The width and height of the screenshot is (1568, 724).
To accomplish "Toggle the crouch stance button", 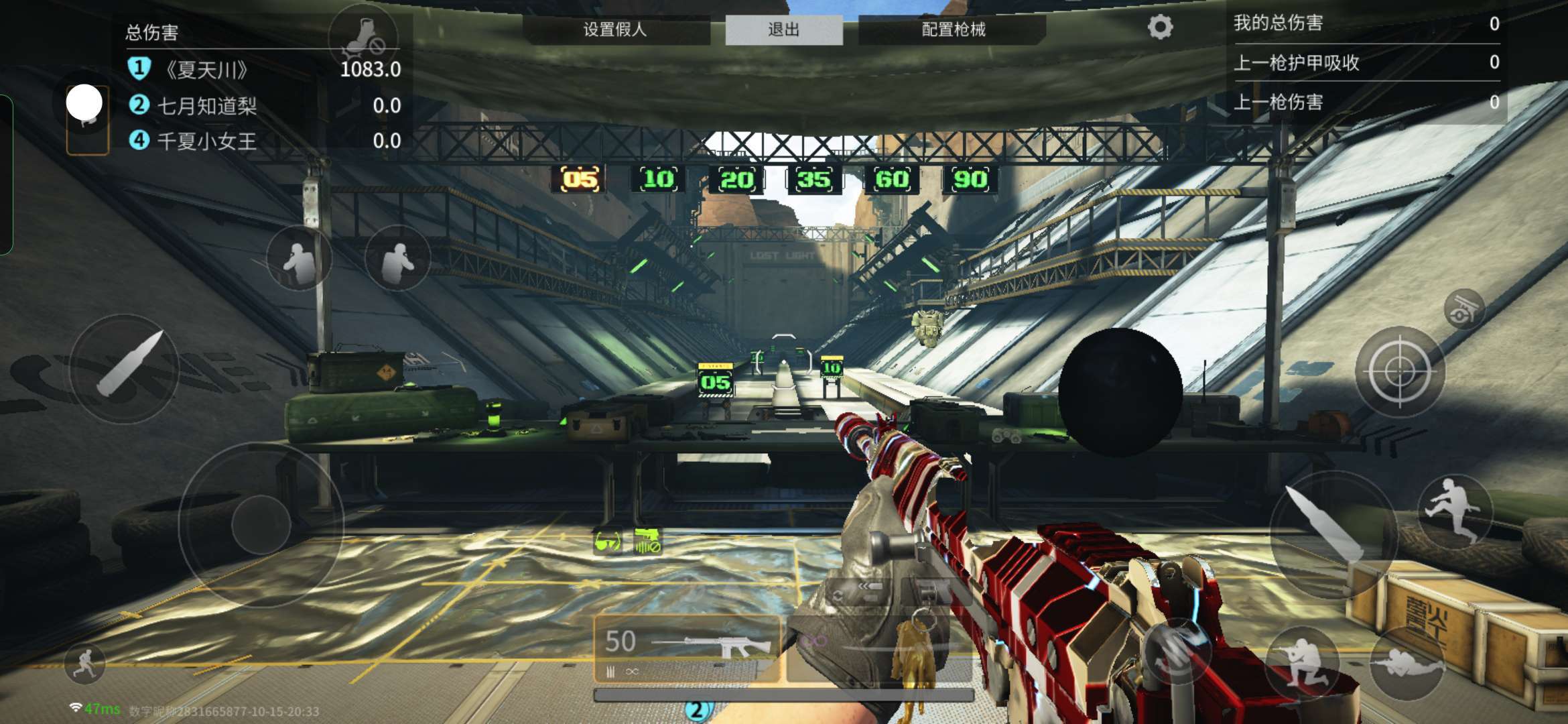I will [1301, 662].
